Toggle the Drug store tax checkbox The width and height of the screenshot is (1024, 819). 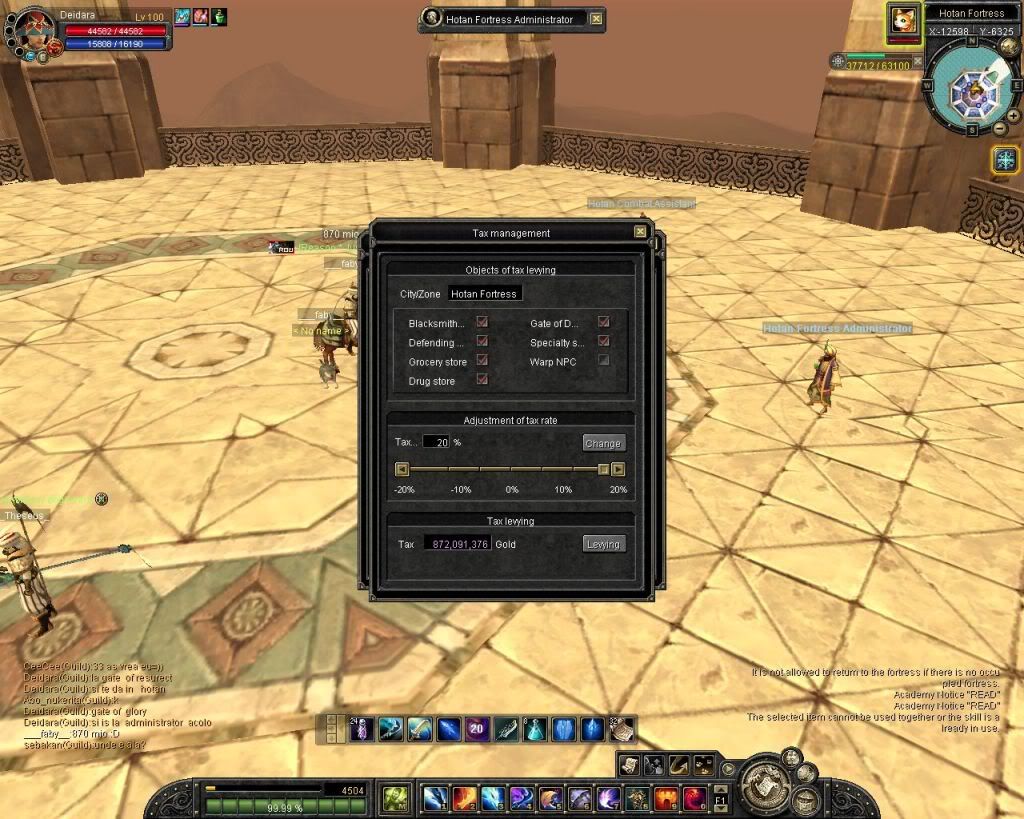(482, 380)
